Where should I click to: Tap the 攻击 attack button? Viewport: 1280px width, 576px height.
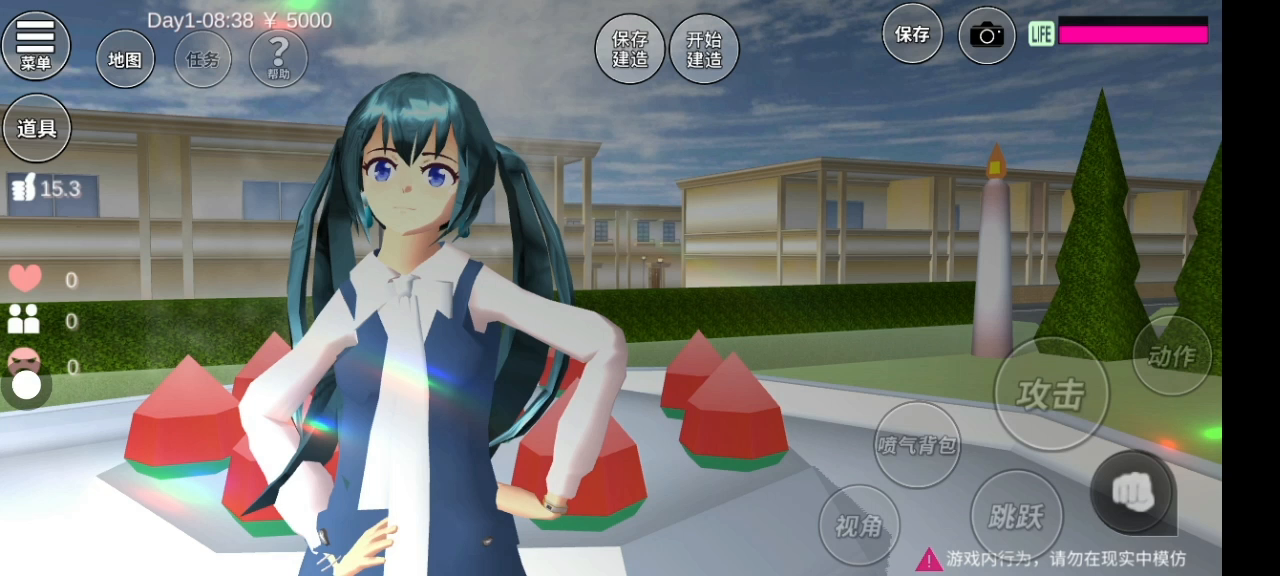click(1051, 394)
